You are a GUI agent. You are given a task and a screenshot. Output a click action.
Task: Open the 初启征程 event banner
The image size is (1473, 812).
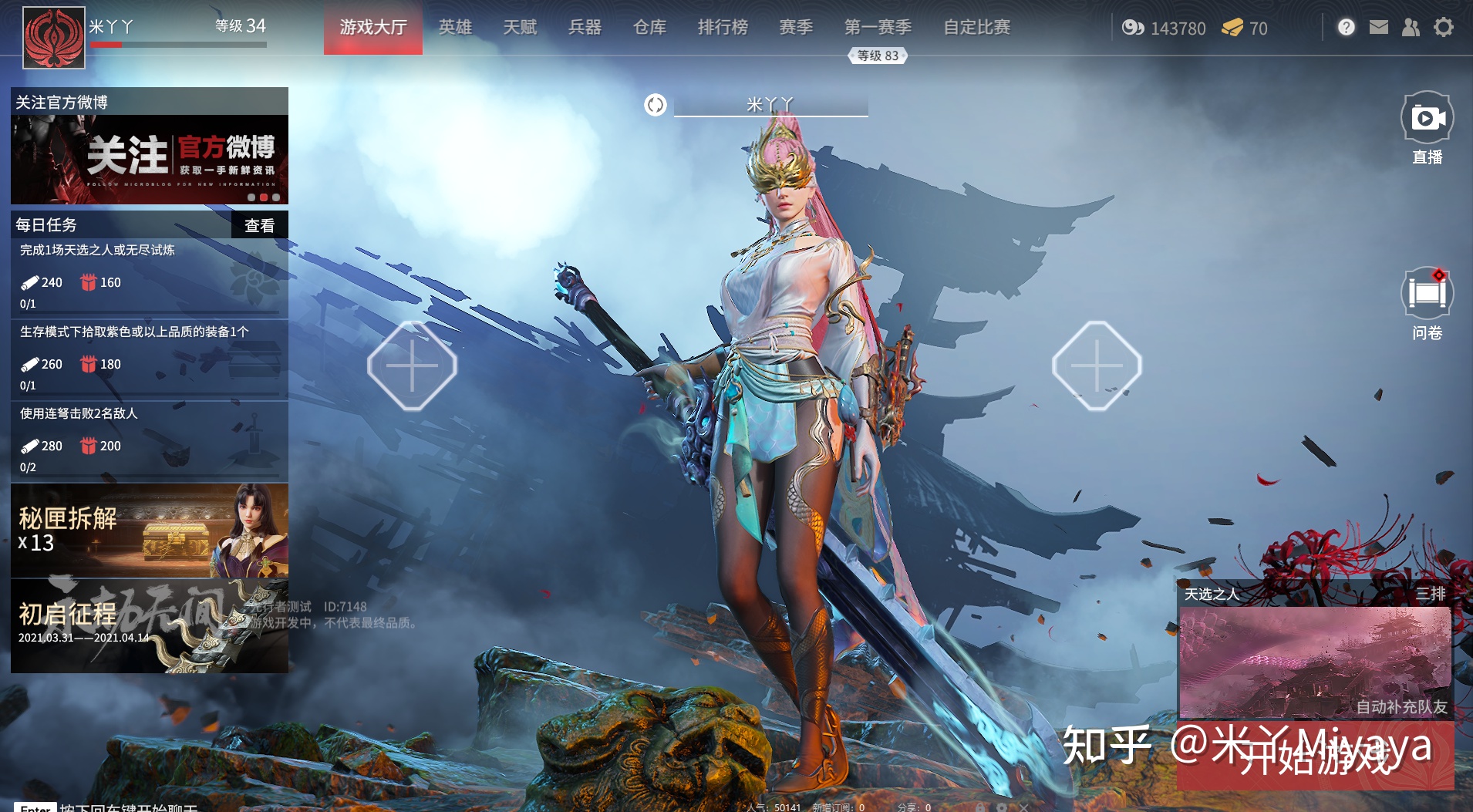point(150,626)
